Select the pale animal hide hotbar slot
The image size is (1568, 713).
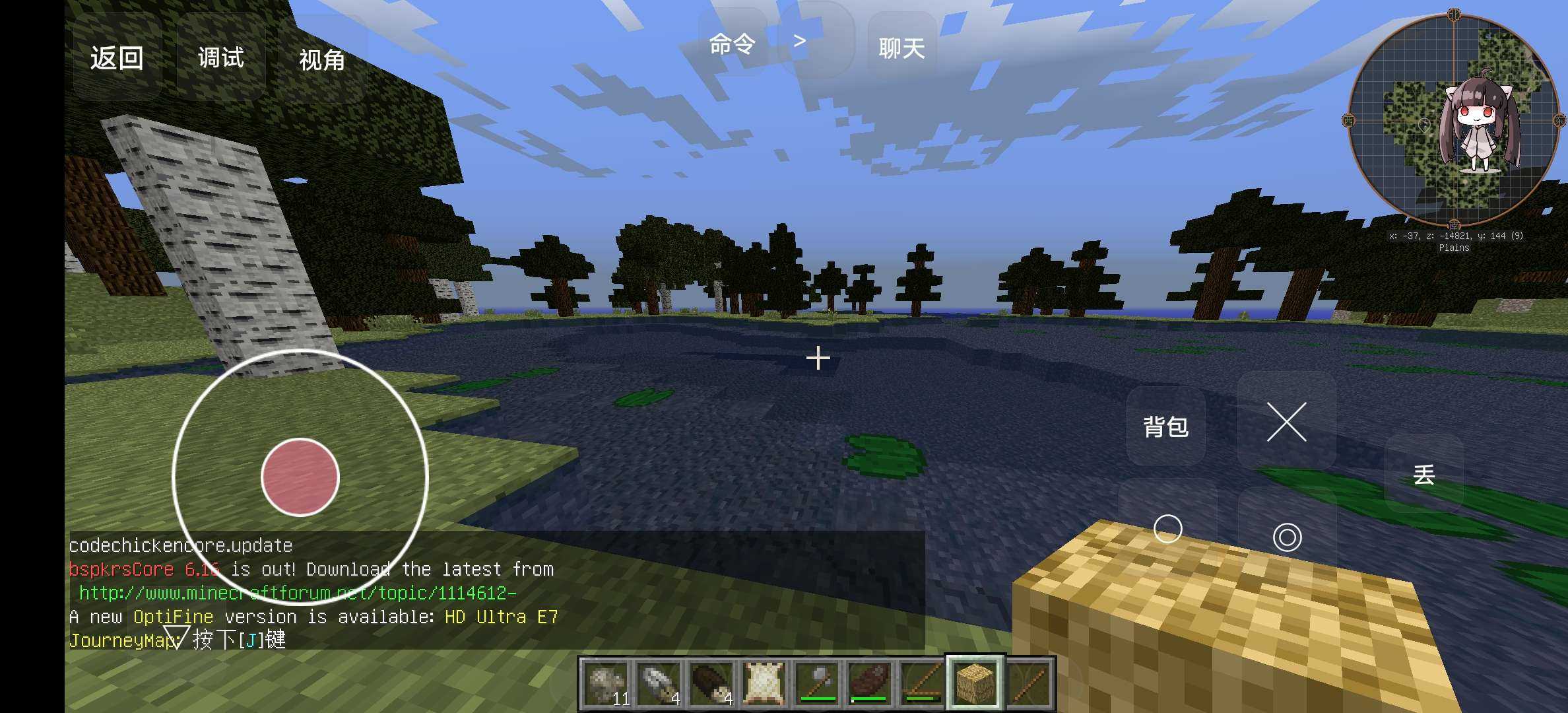pyautogui.click(x=764, y=683)
